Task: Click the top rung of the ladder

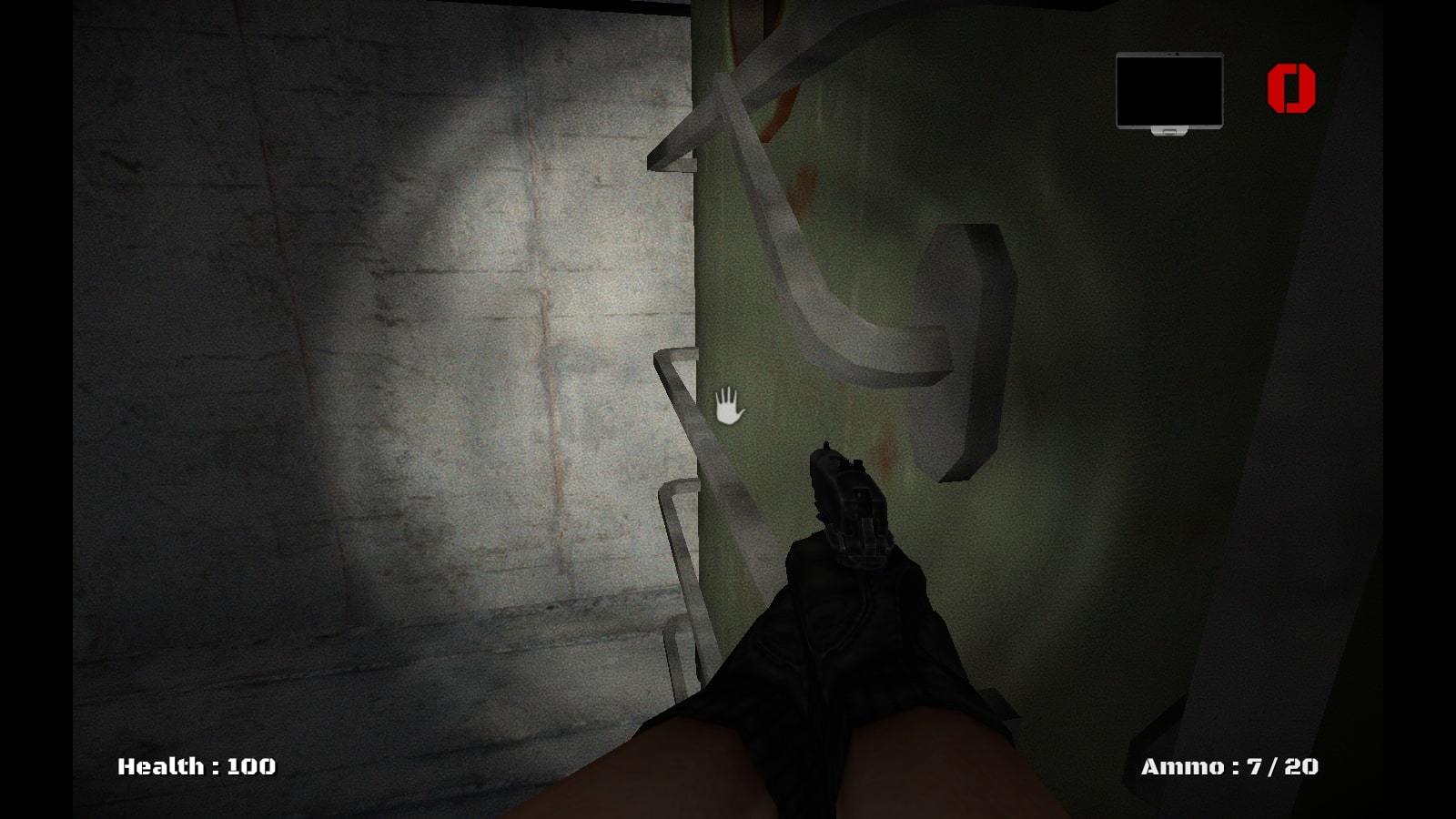Action: 673,164
